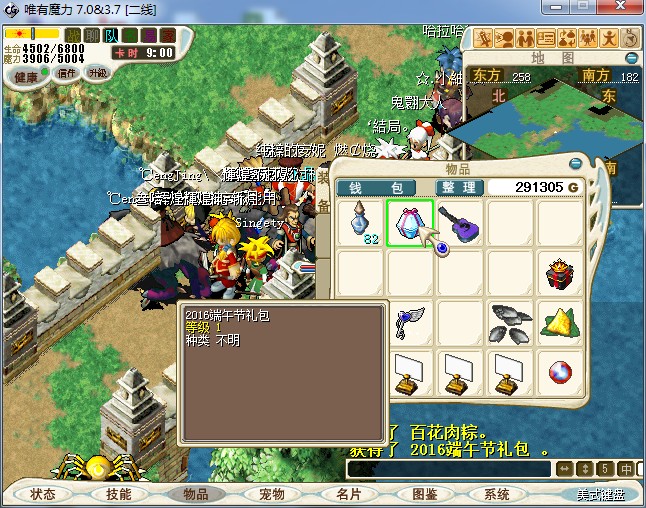Open the 名片 name card menu
Screen dimensions: 646x508
pyautogui.click(x=348, y=494)
